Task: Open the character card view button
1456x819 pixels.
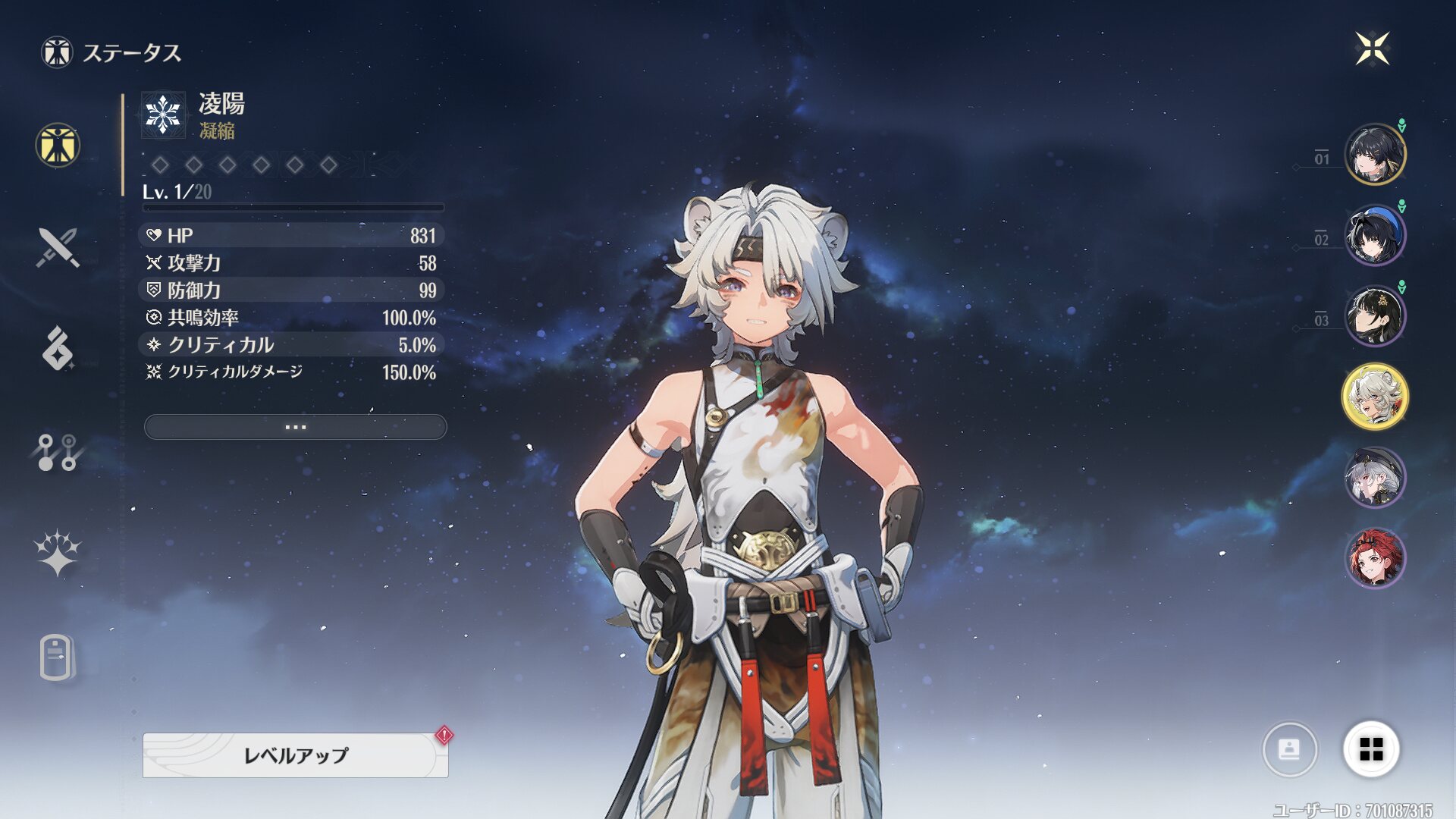Action: (1289, 749)
